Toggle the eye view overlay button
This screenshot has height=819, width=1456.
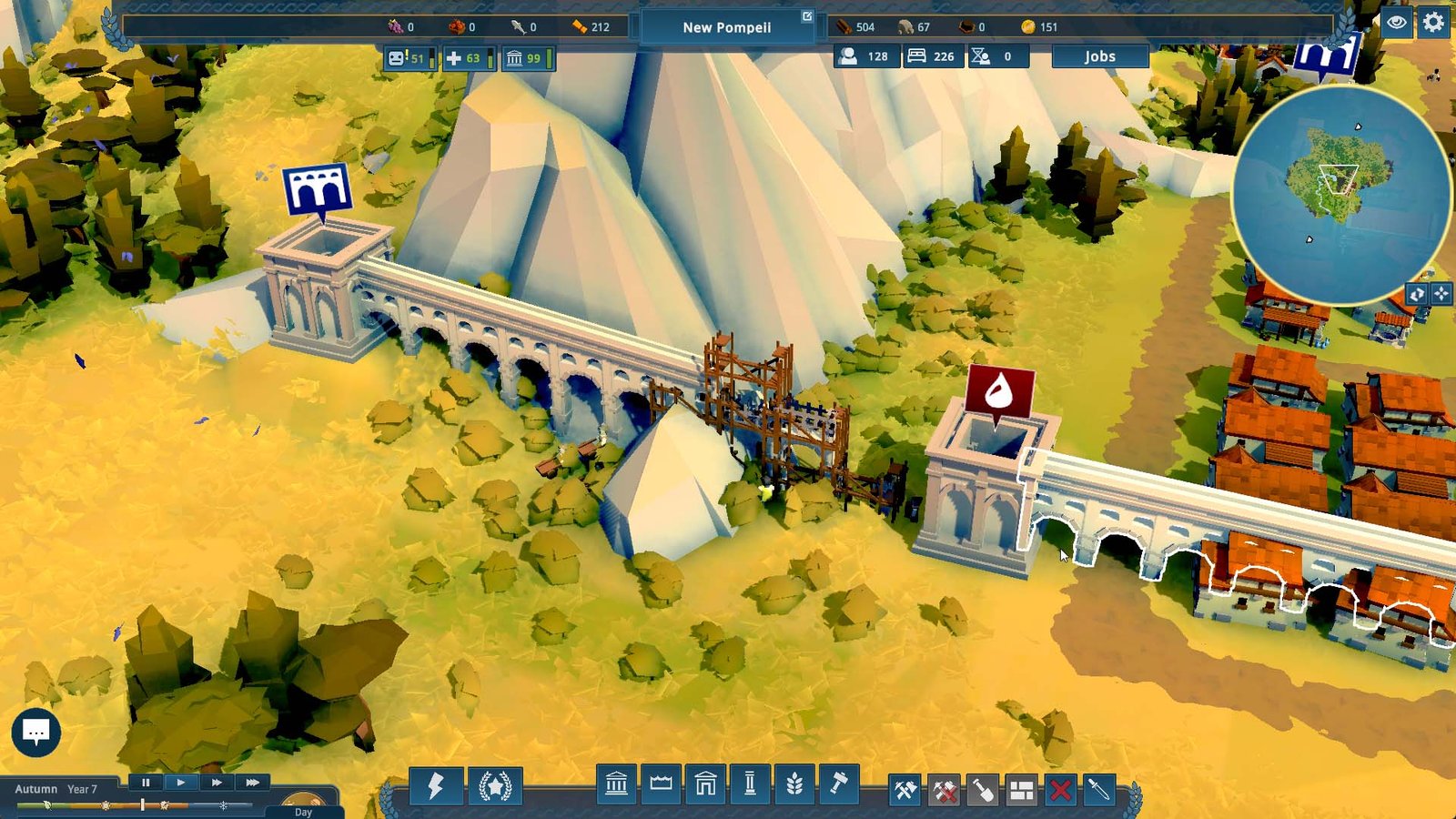[1396, 23]
